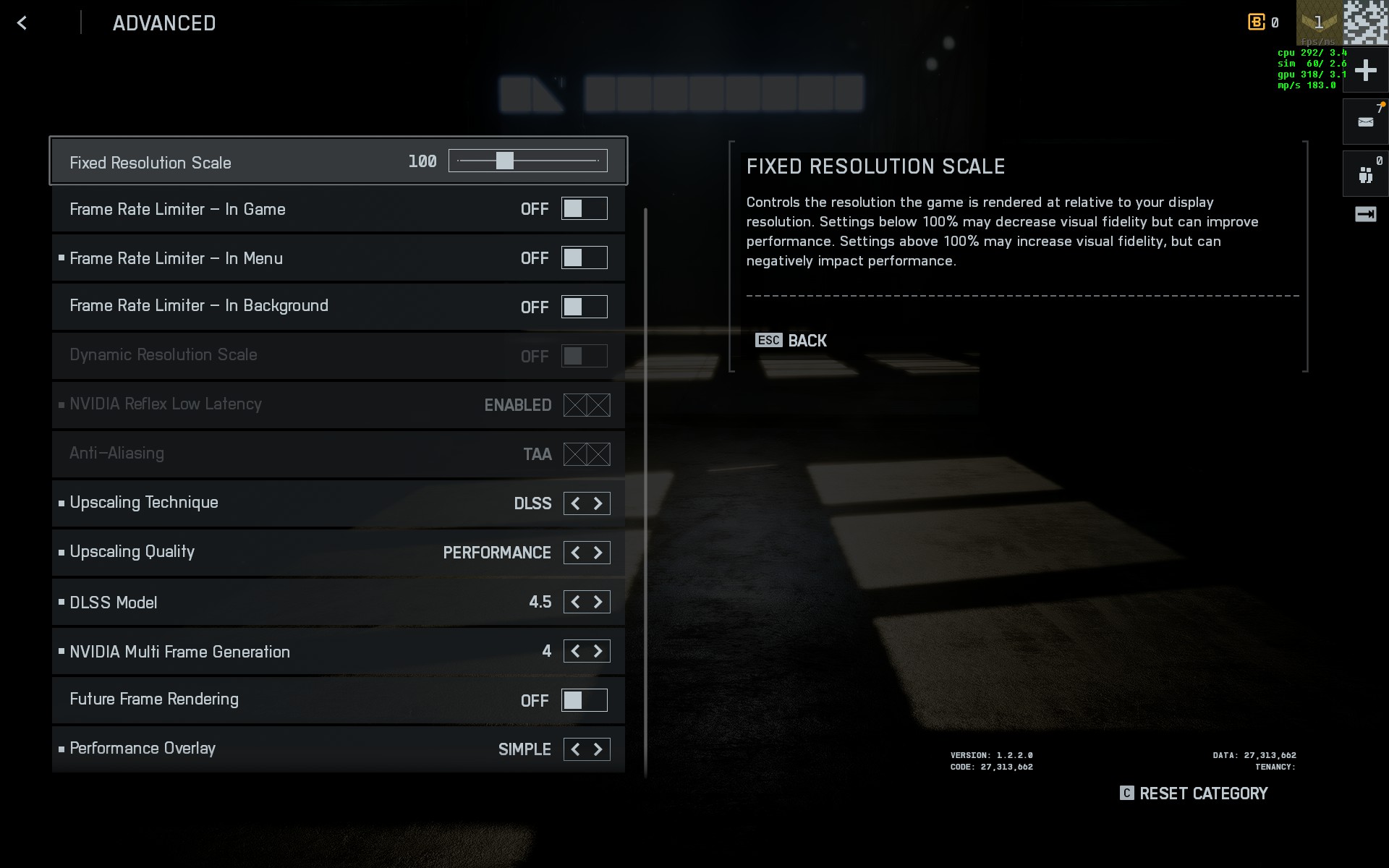
Task: Toggle Frame Rate Limiter – In Background
Action: (x=584, y=307)
